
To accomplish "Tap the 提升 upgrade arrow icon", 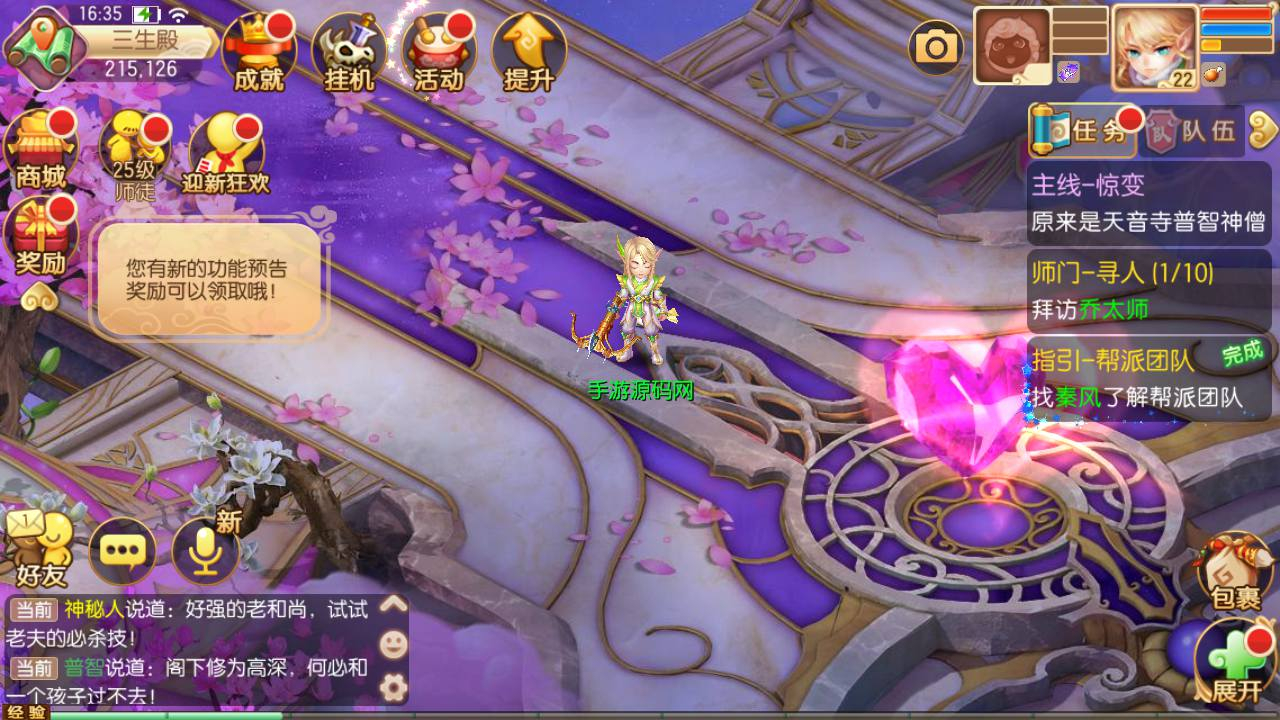I will (528, 52).
